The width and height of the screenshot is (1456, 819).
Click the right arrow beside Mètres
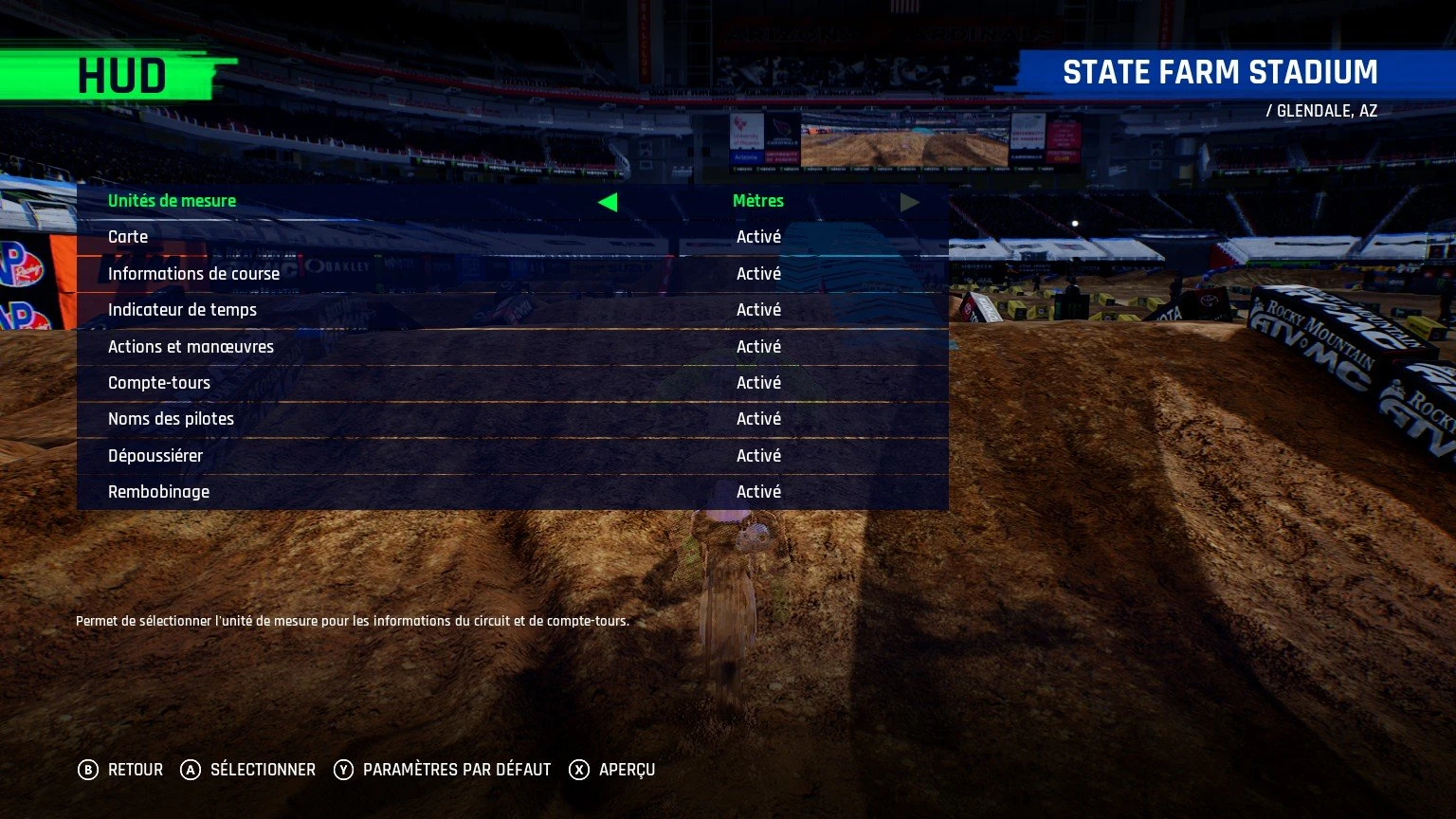point(910,201)
